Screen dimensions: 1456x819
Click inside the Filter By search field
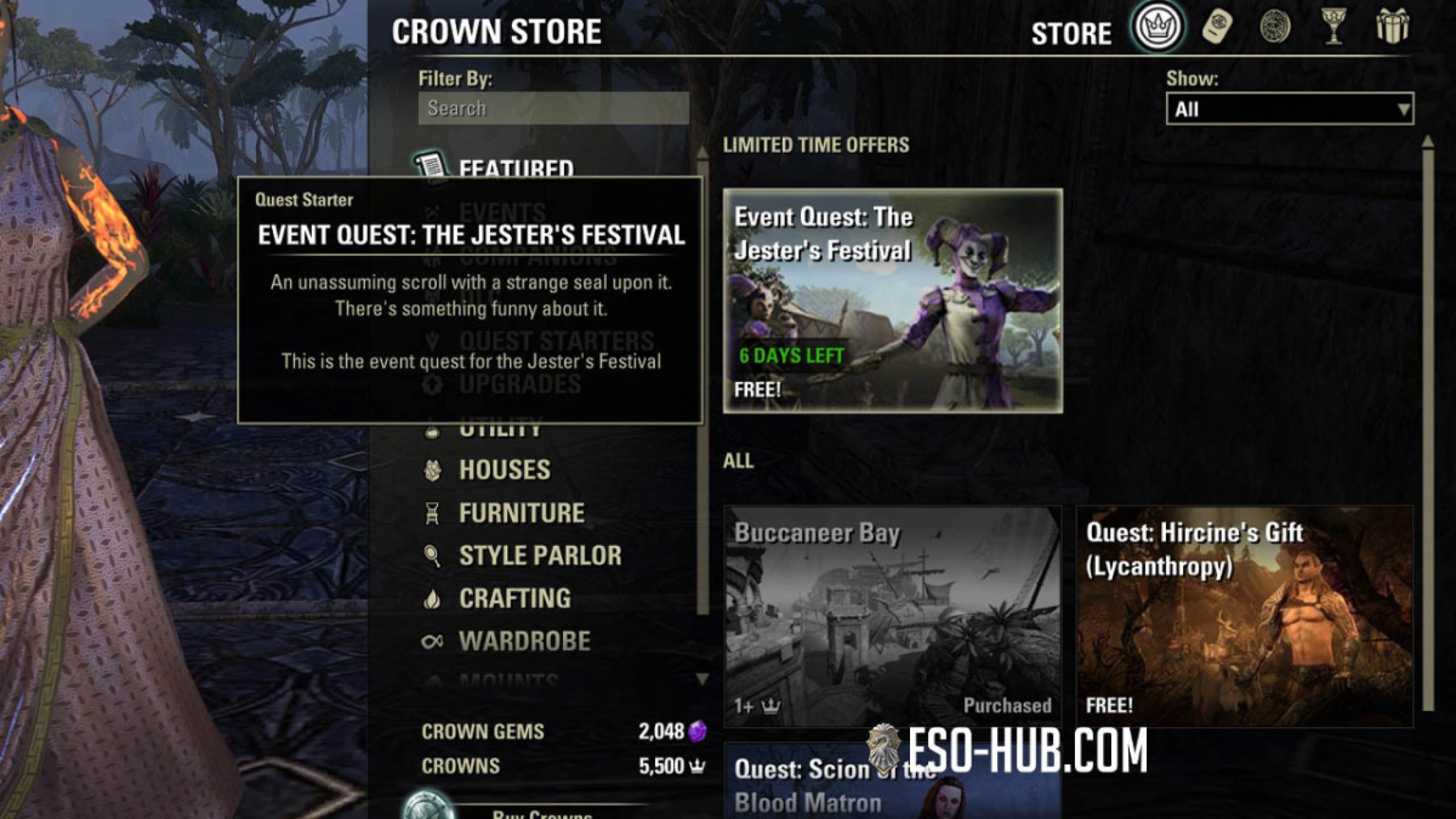553,108
